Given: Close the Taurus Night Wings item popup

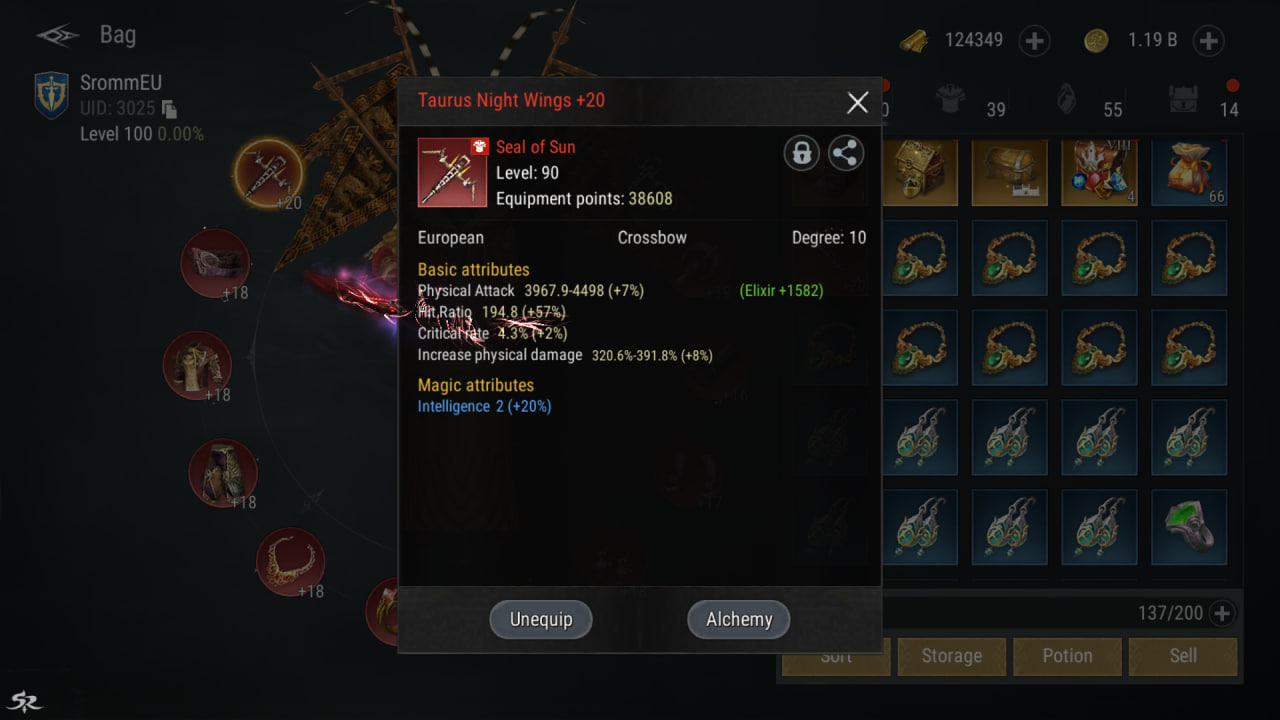Looking at the screenshot, I should [857, 102].
